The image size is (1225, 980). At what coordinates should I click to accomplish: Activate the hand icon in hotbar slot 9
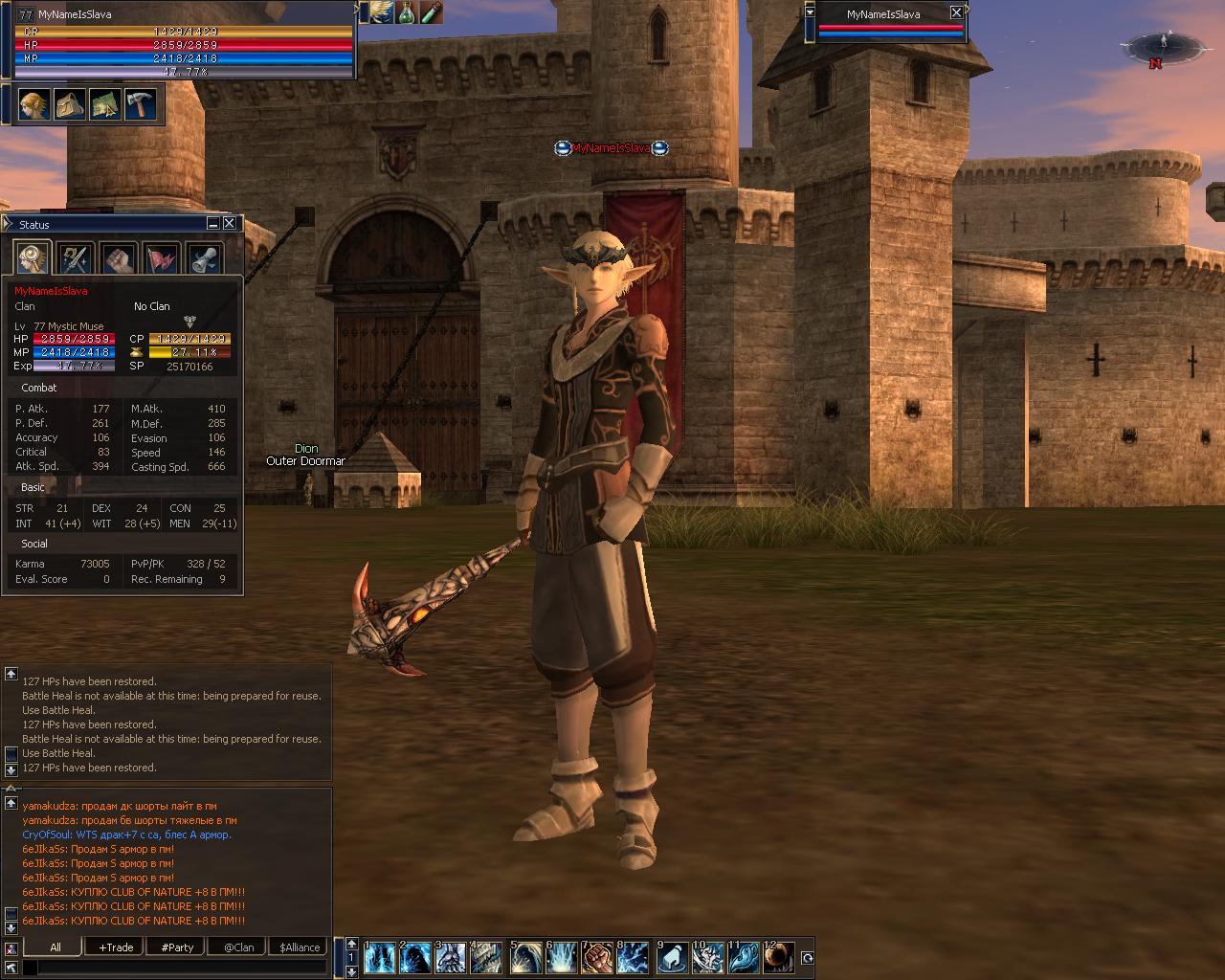tap(671, 957)
